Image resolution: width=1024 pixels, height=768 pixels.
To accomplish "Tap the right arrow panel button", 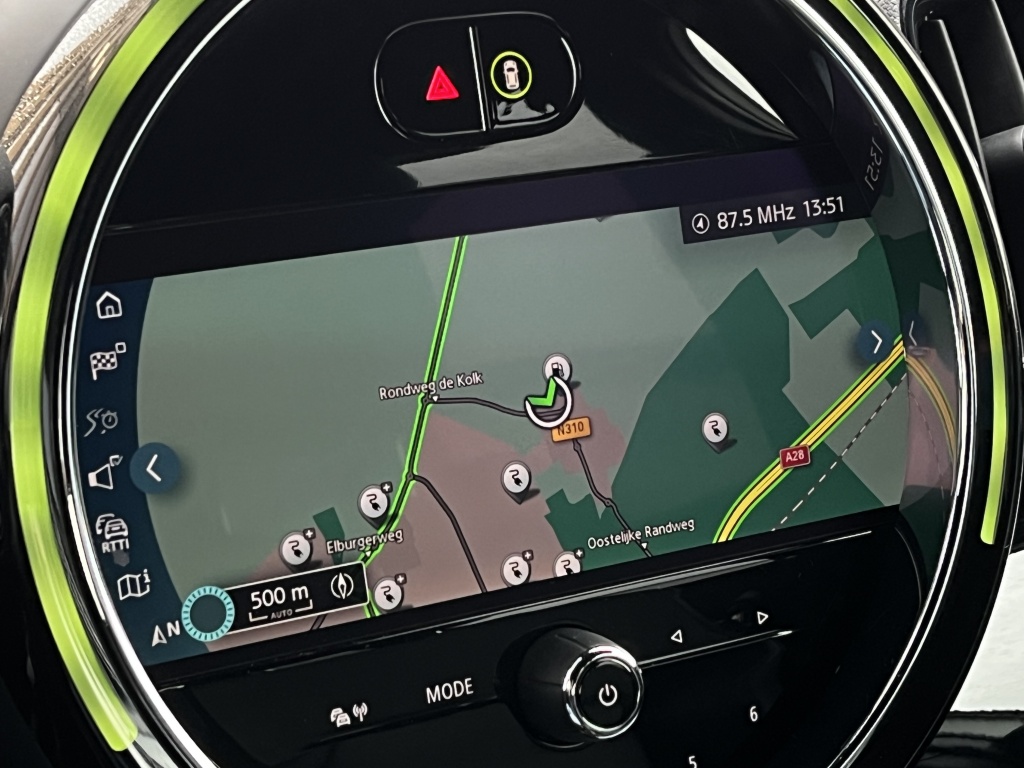I will (876, 342).
